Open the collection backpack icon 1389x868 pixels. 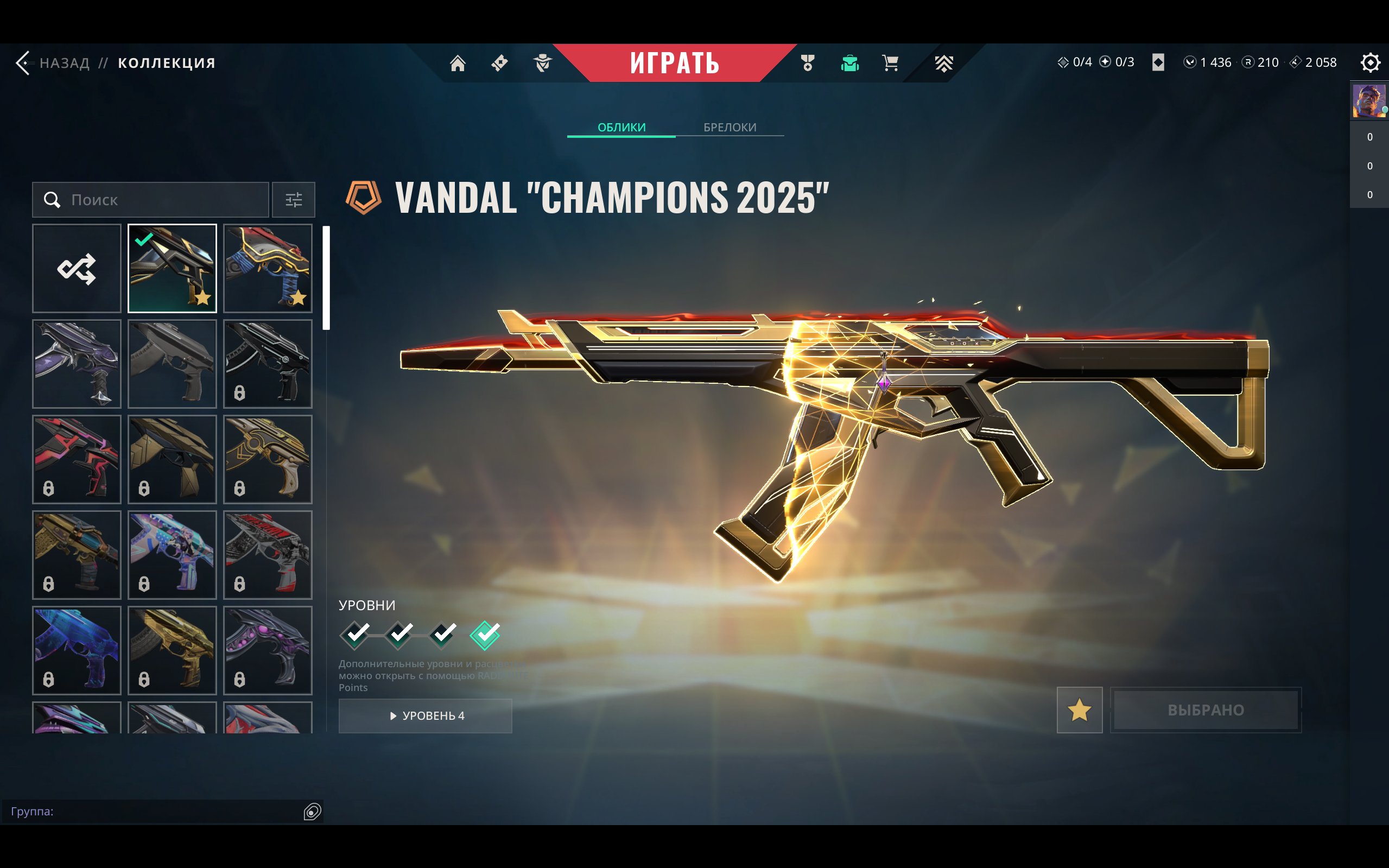pyautogui.click(x=849, y=62)
